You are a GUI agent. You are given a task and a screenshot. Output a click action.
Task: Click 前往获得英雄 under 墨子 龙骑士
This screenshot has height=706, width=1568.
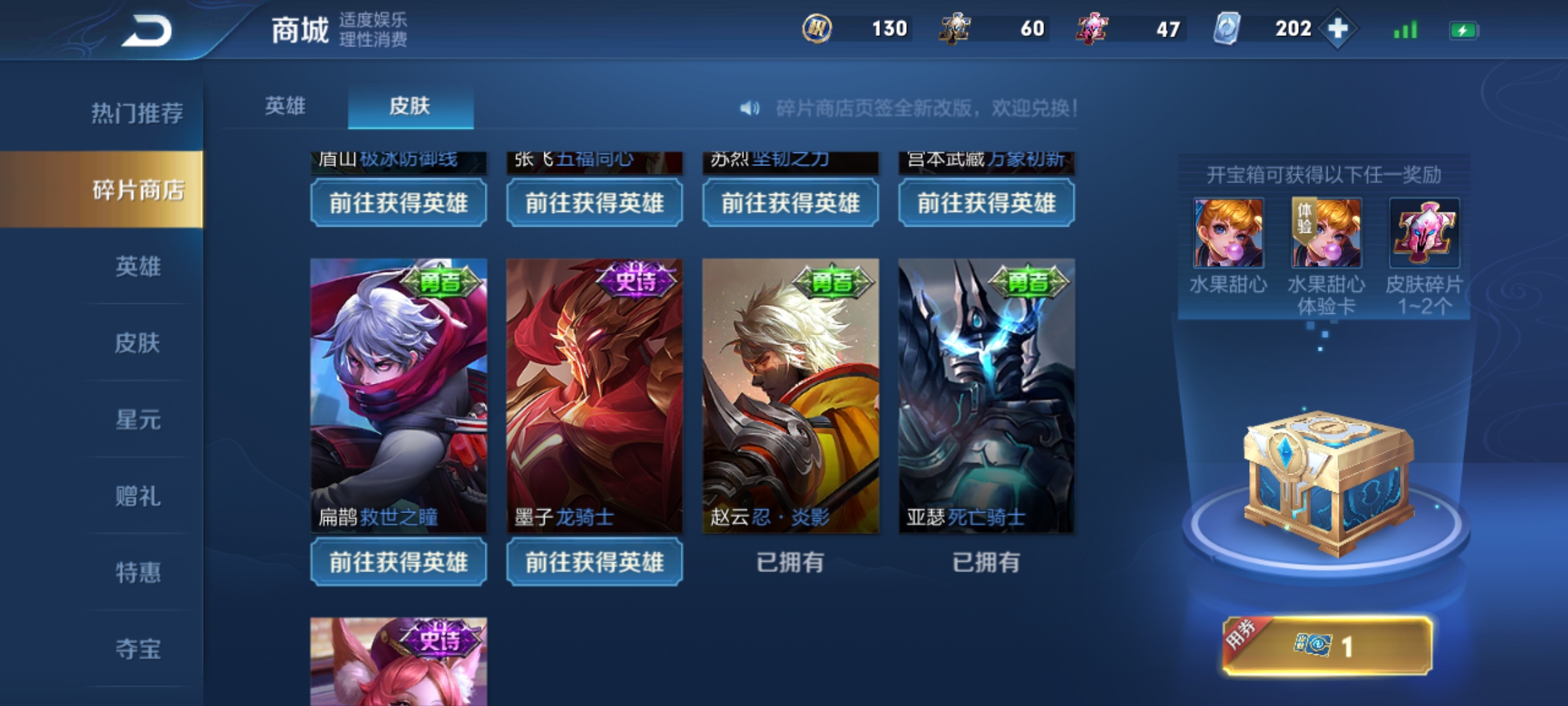tap(595, 562)
